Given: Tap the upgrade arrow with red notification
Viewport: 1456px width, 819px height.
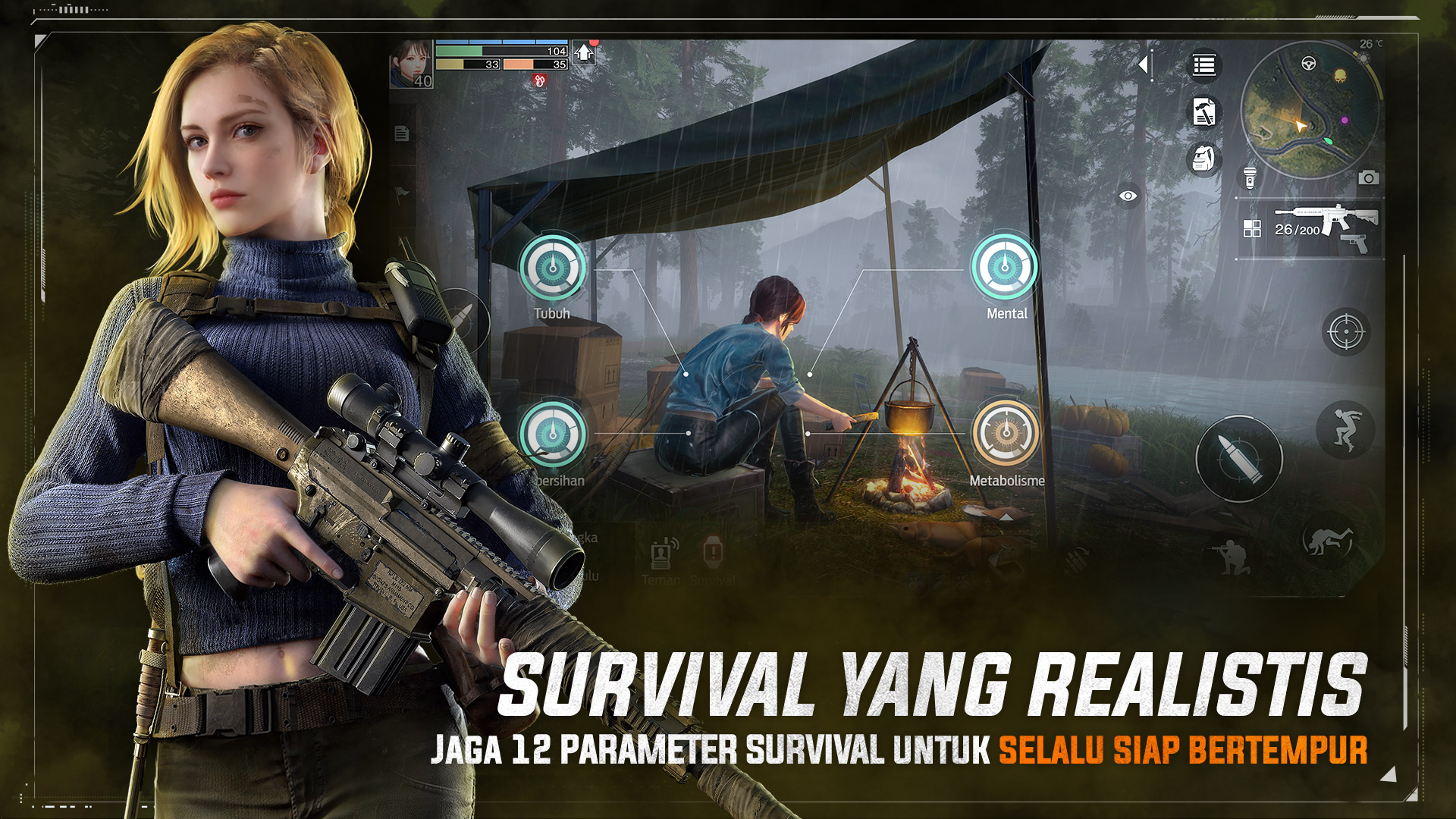Looking at the screenshot, I should coord(584,53).
